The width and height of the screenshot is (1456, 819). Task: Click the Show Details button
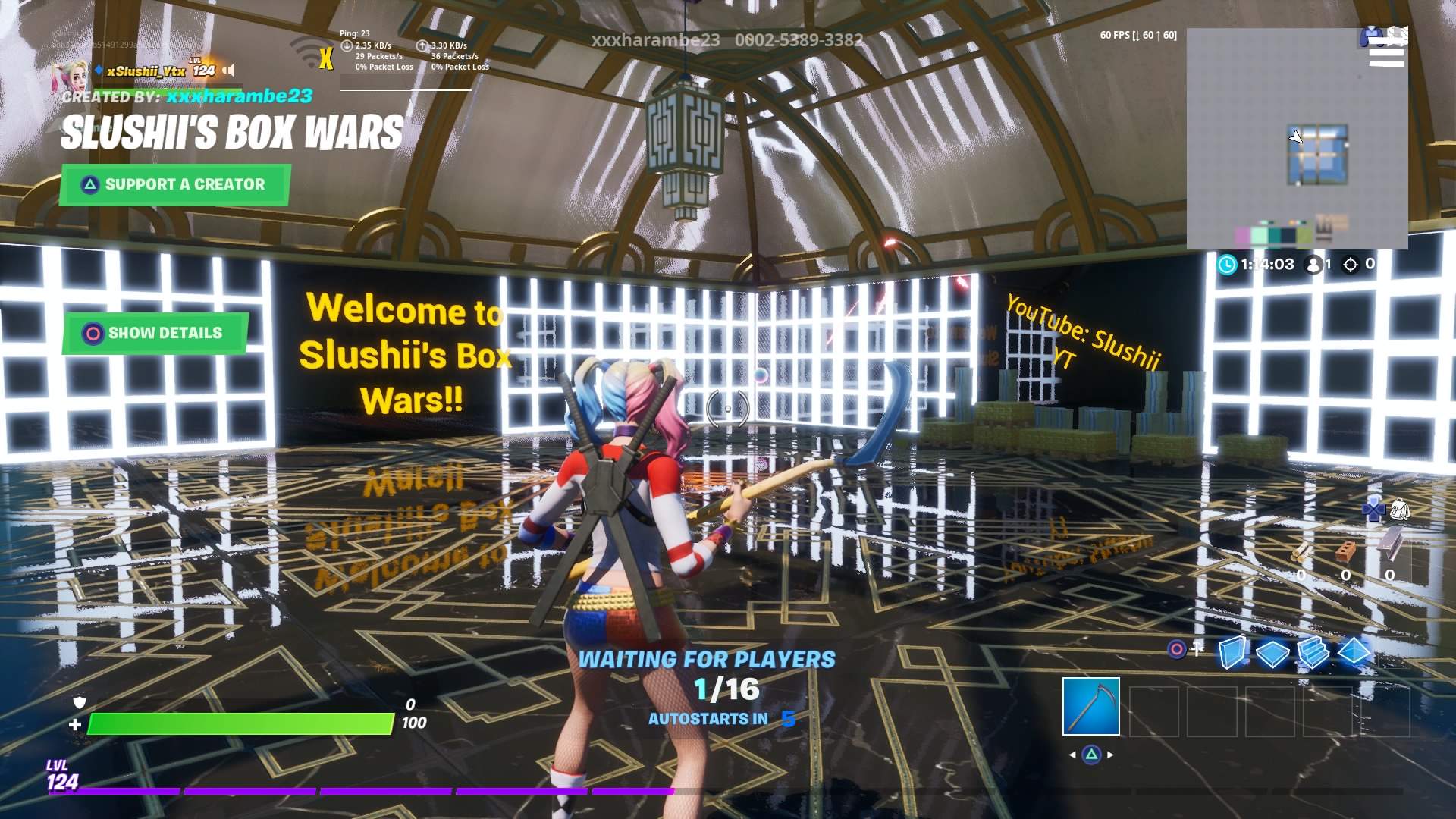point(155,333)
